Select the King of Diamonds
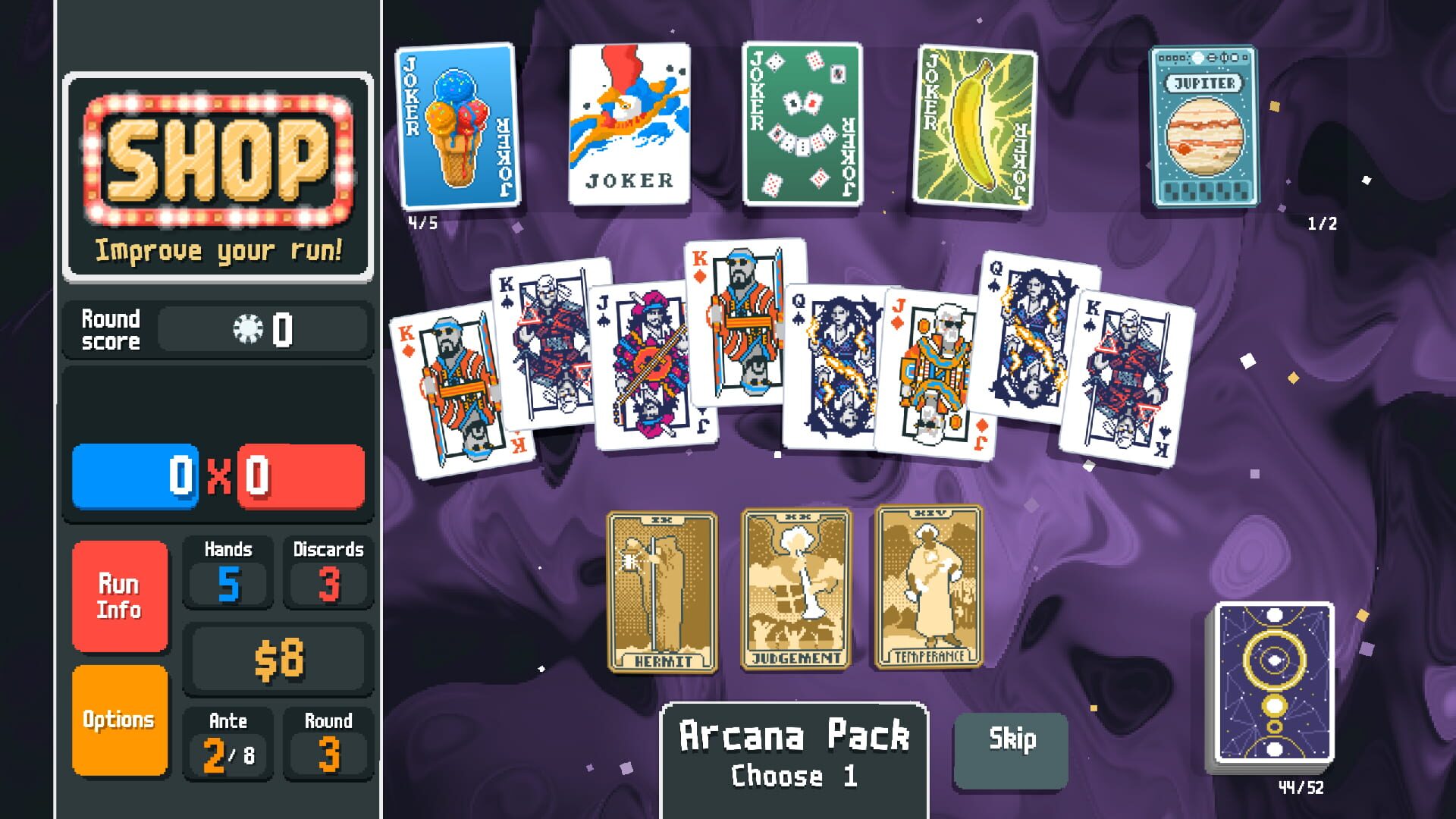 tap(455, 387)
